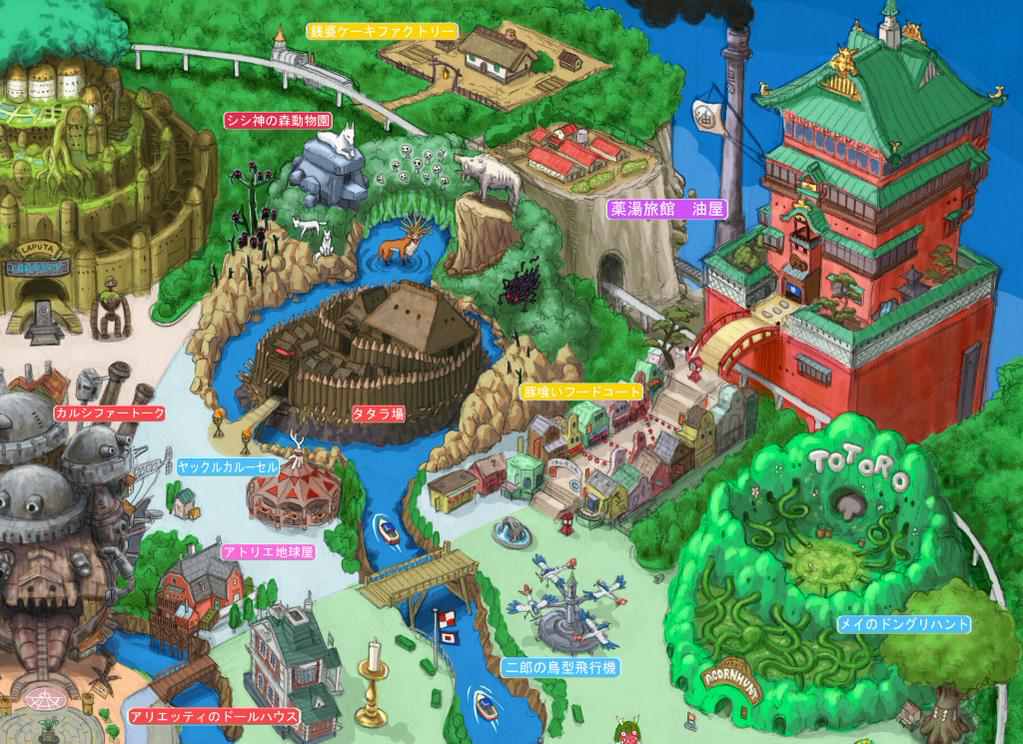
Task: Click the ヤックルカルーセル label
Action: tap(228, 467)
